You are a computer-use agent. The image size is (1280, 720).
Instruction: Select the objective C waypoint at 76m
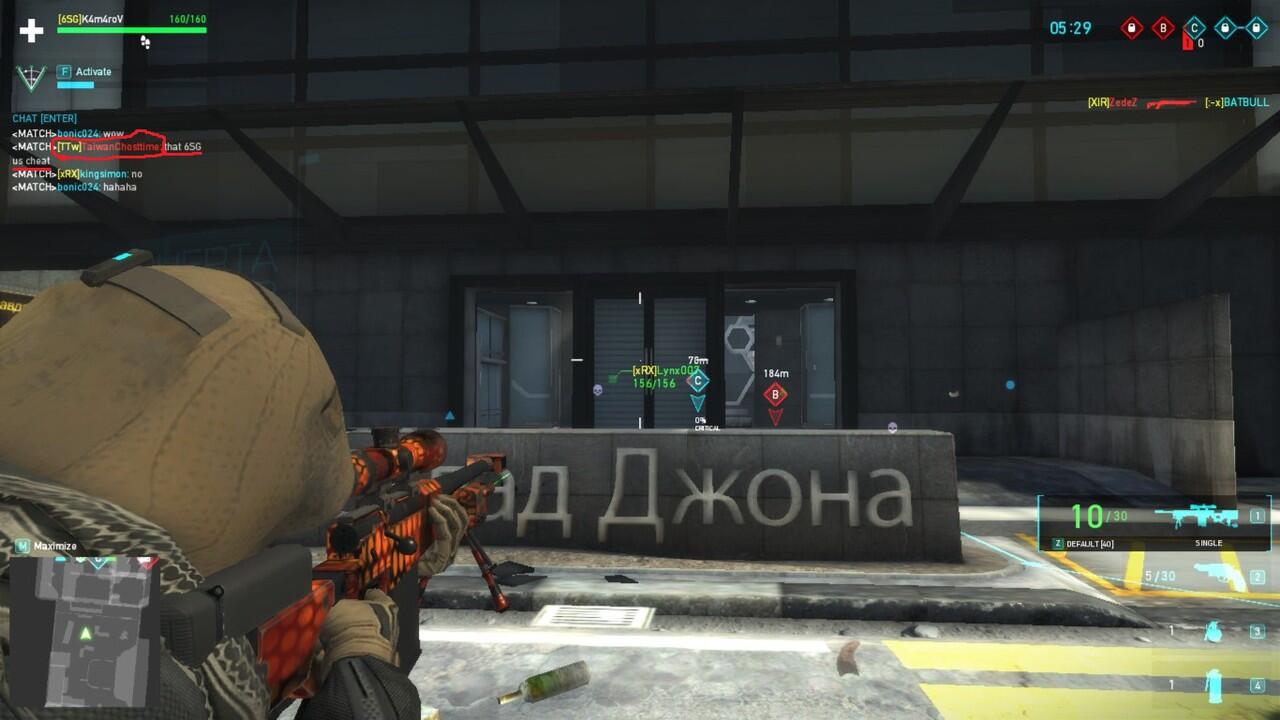click(x=698, y=381)
